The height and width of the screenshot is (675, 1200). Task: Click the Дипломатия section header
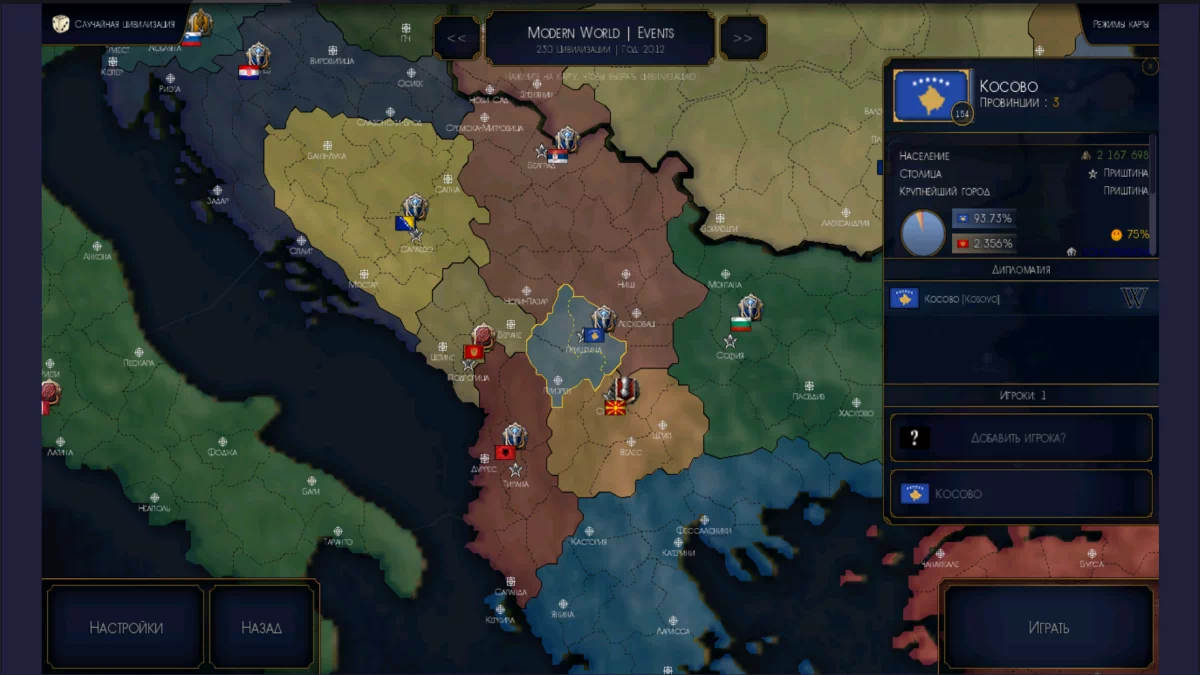[x=1020, y=270]
